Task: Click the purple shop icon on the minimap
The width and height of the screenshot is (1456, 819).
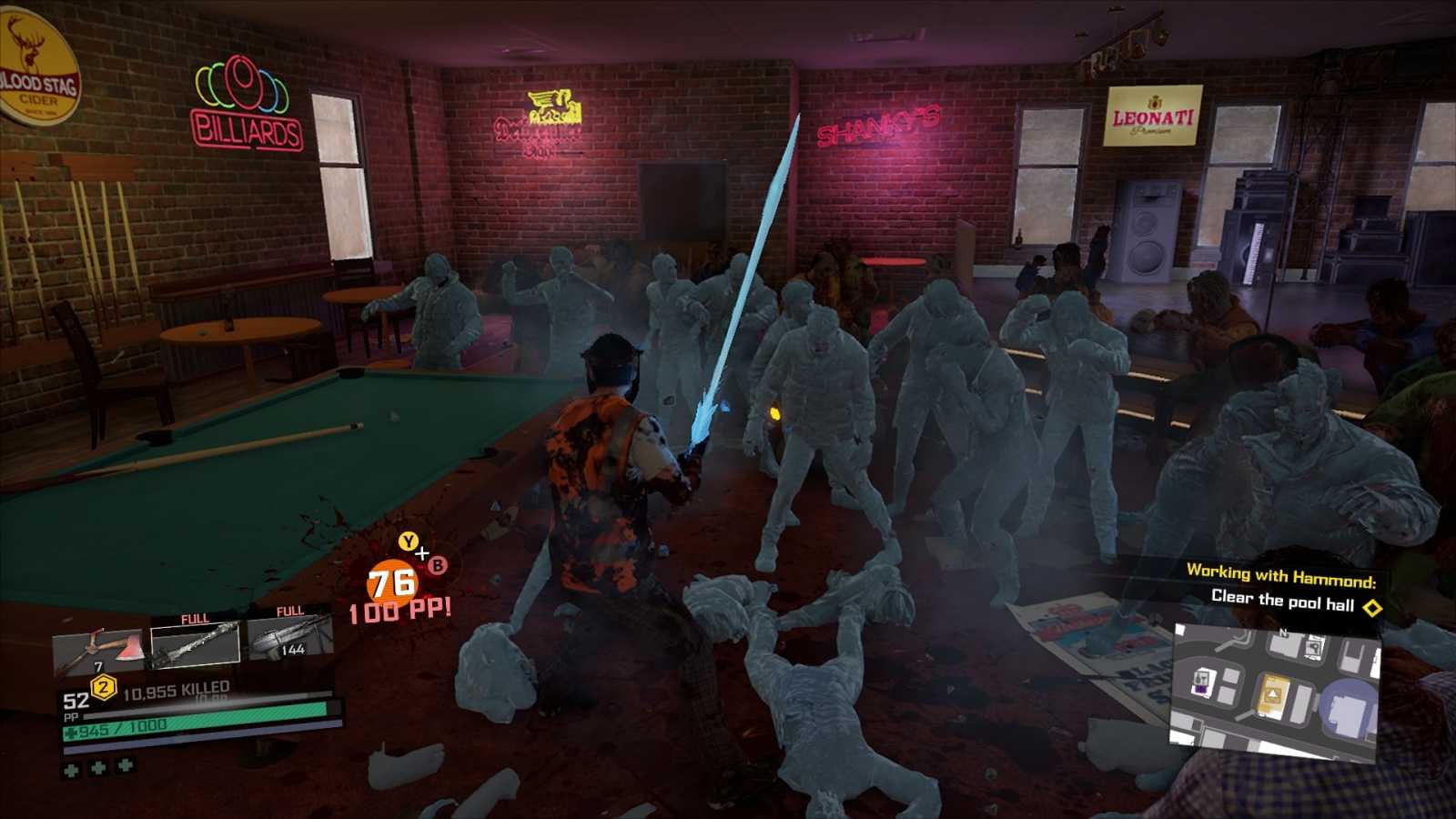Action: [x=1201, y=688]
